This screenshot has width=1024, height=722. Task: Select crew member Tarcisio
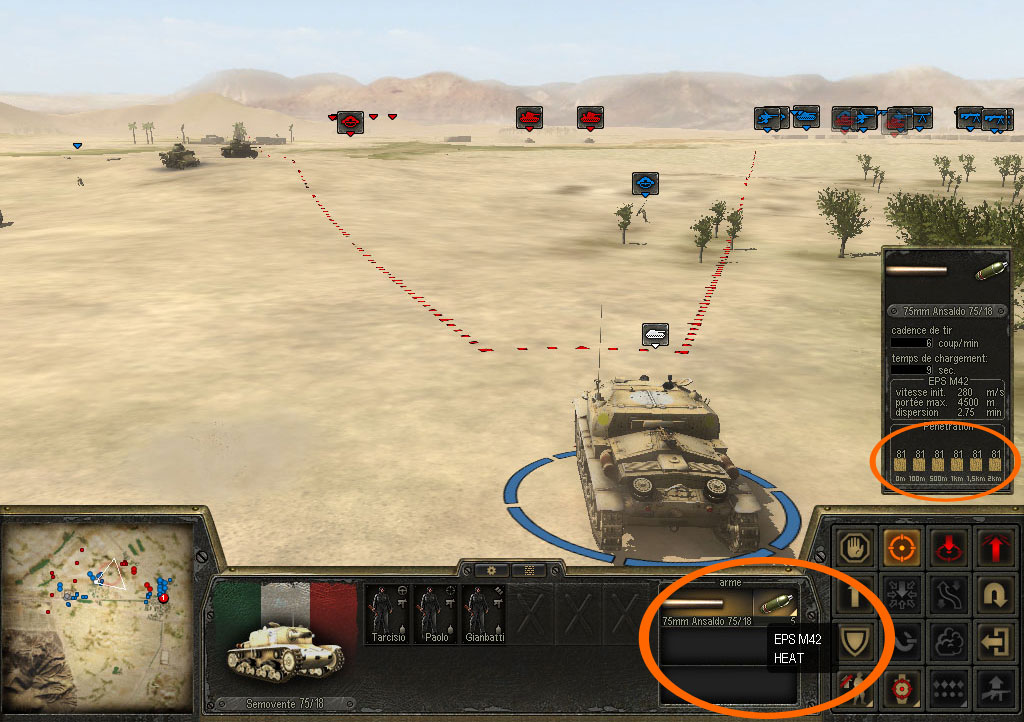pos(385,614)
